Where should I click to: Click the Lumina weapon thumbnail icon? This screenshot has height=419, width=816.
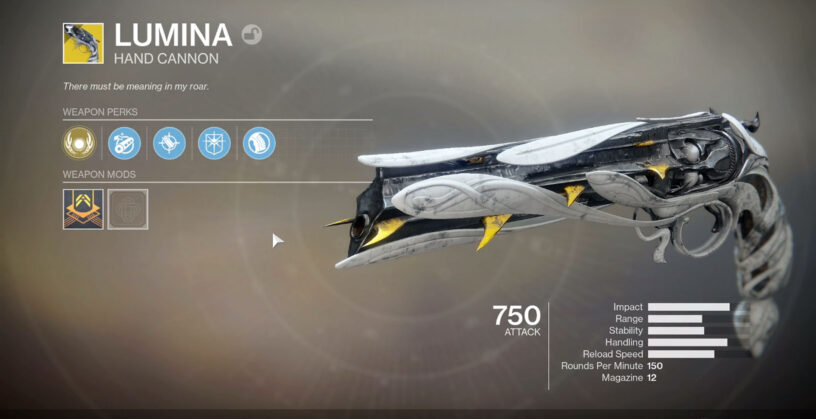(83, 44)
